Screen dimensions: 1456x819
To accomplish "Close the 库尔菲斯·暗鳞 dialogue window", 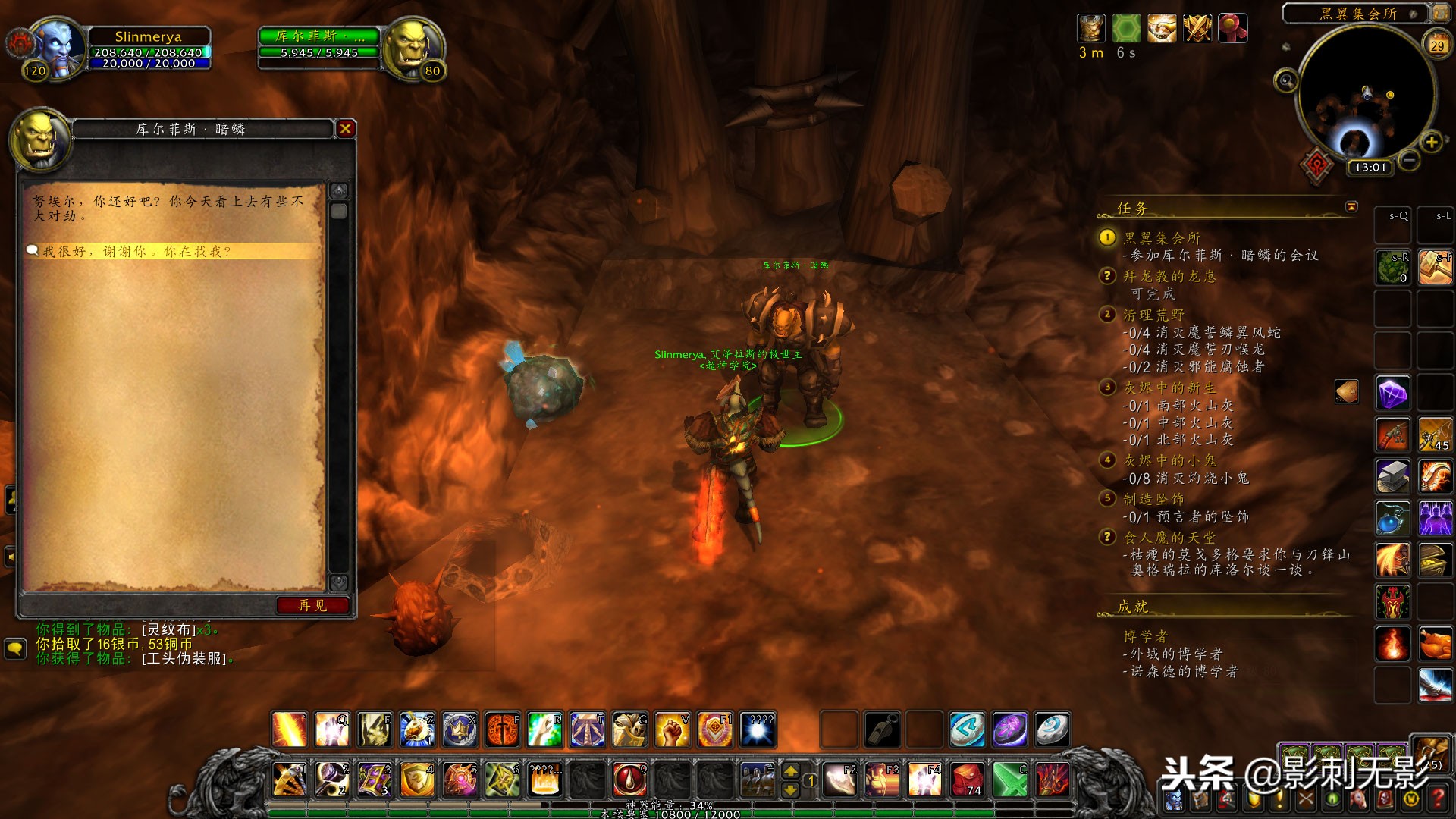I will (x=346, y=129).
